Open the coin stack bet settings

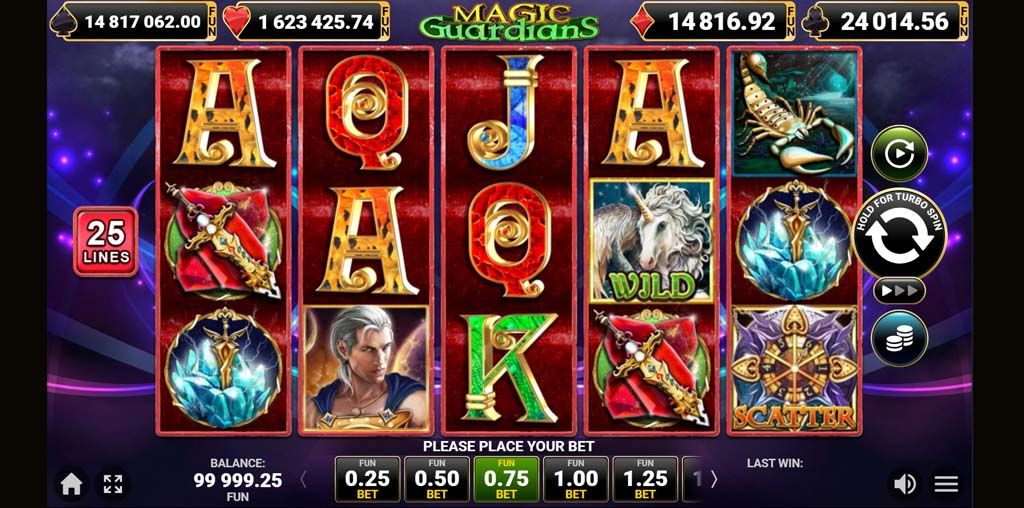pos(899,339)
